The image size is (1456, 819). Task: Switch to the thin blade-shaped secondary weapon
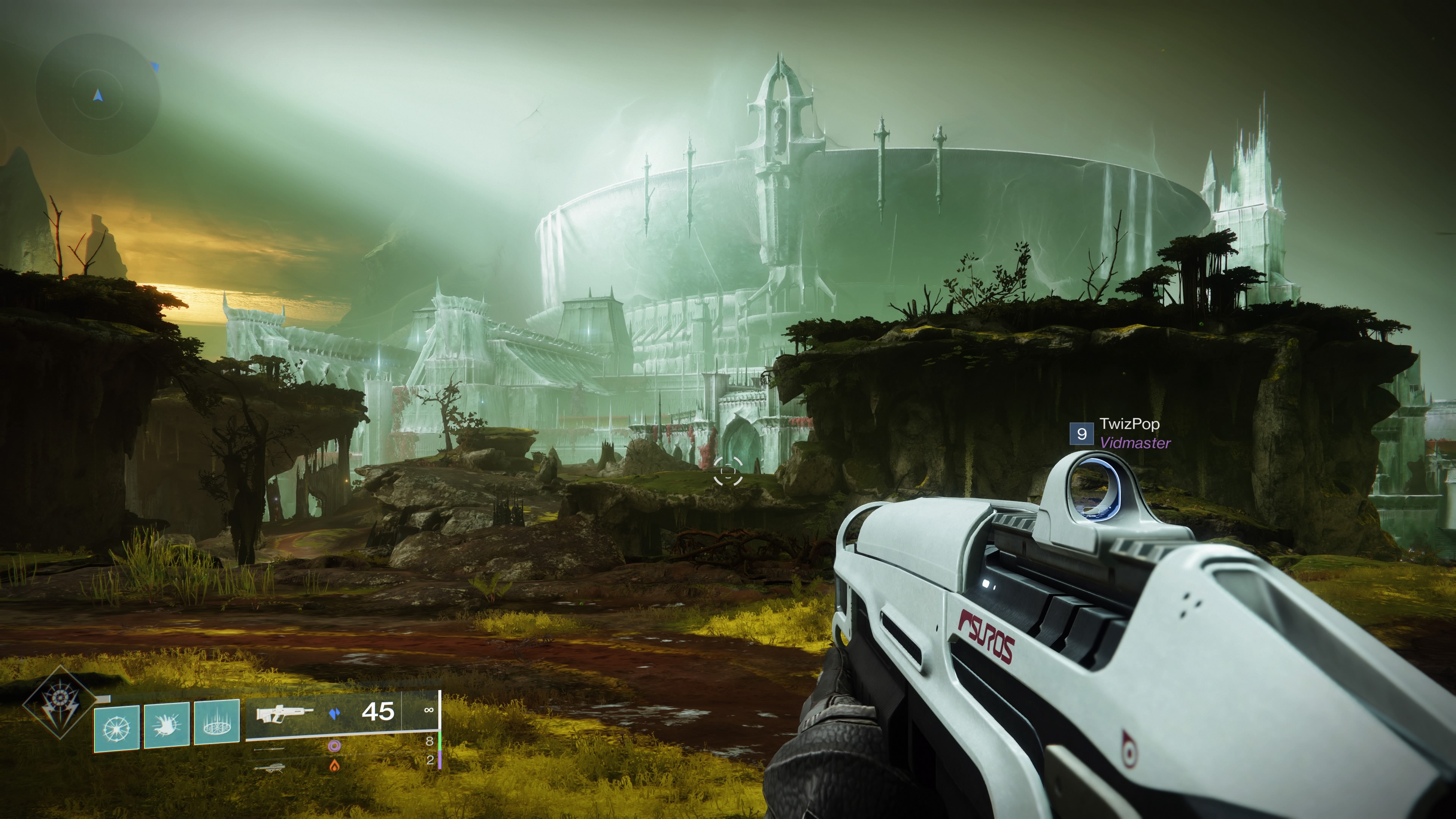pyautogui.click(x=270, y=748)
